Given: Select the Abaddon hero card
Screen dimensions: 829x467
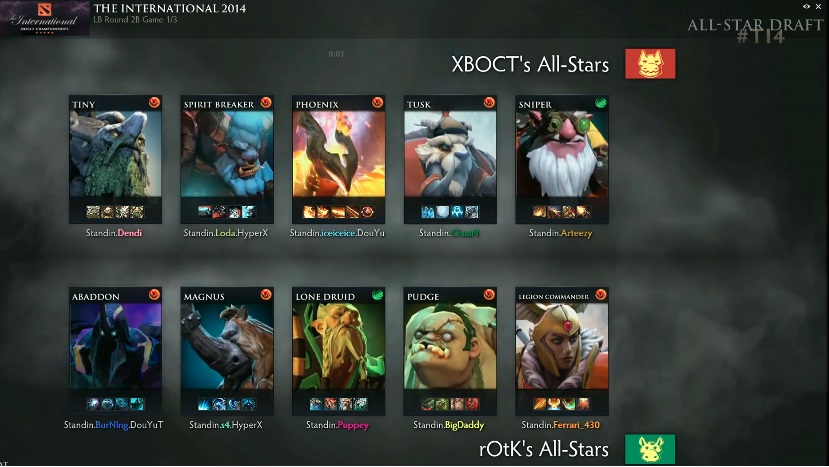Looking at the screenshot, I should (x=115, y=347).
